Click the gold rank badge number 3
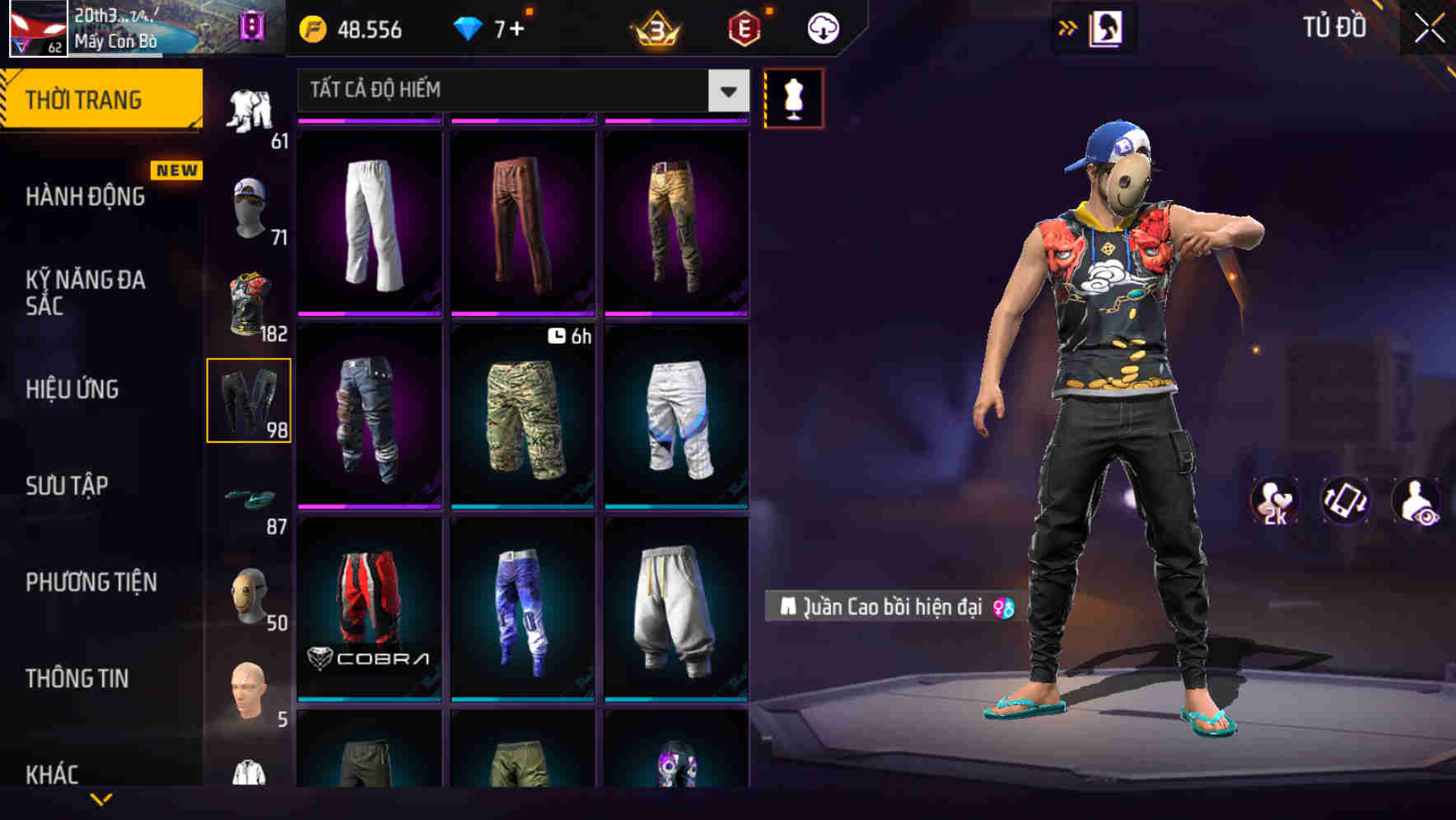 click(x=652, y=29)
